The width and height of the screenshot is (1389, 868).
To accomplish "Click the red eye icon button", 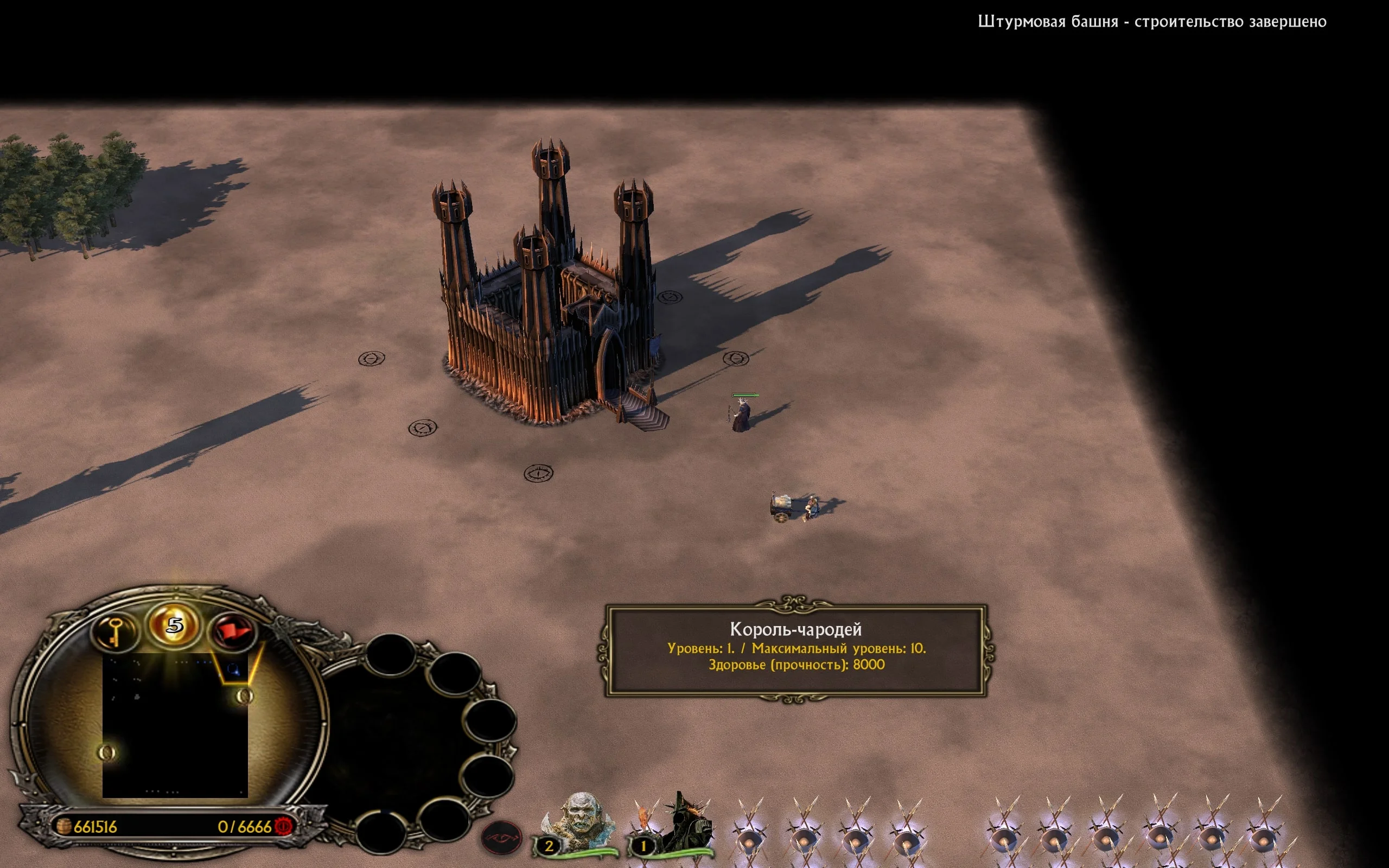I will (x=501, y=838).
